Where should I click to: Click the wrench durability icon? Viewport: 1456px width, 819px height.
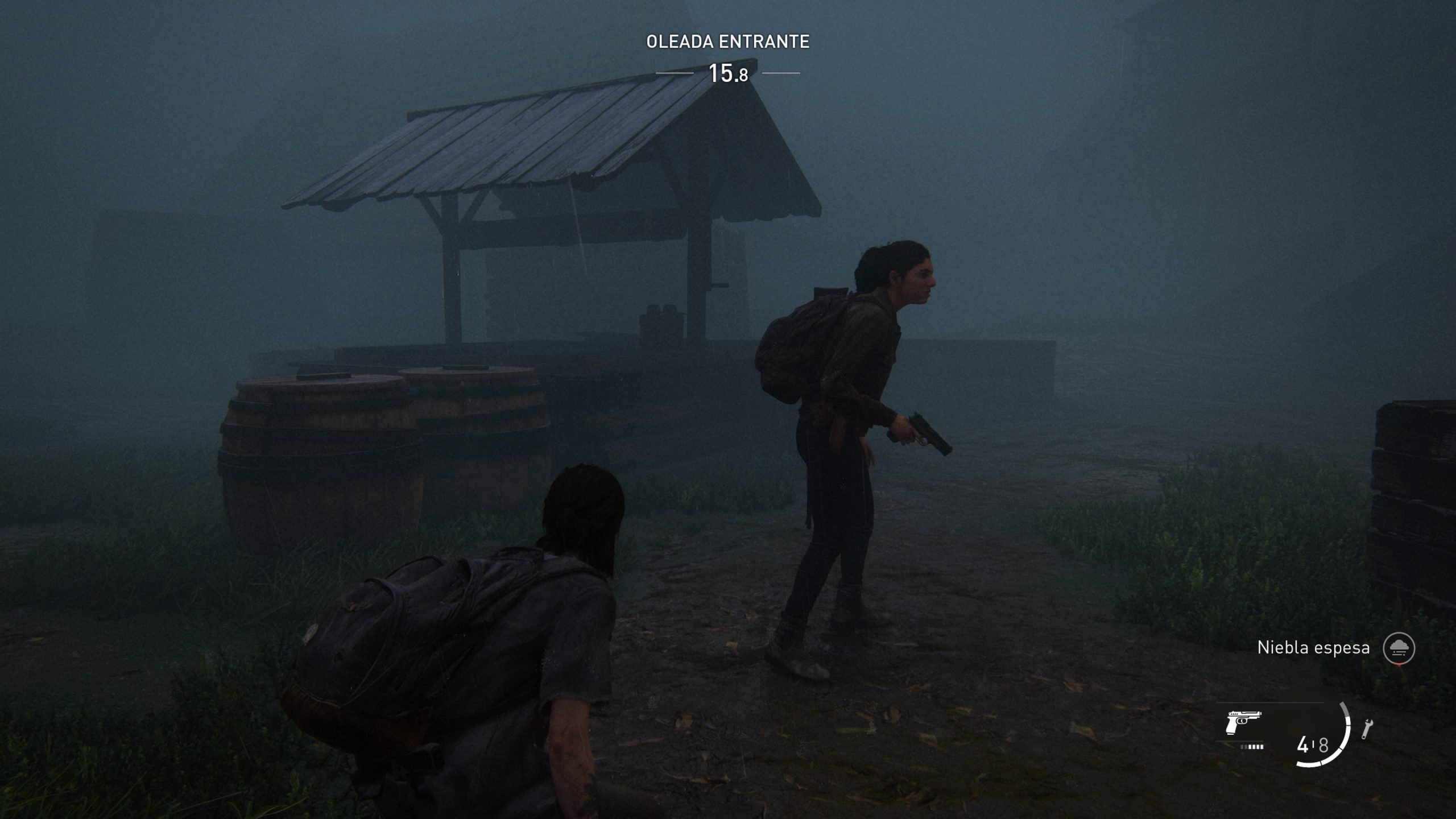[1367, 728]
